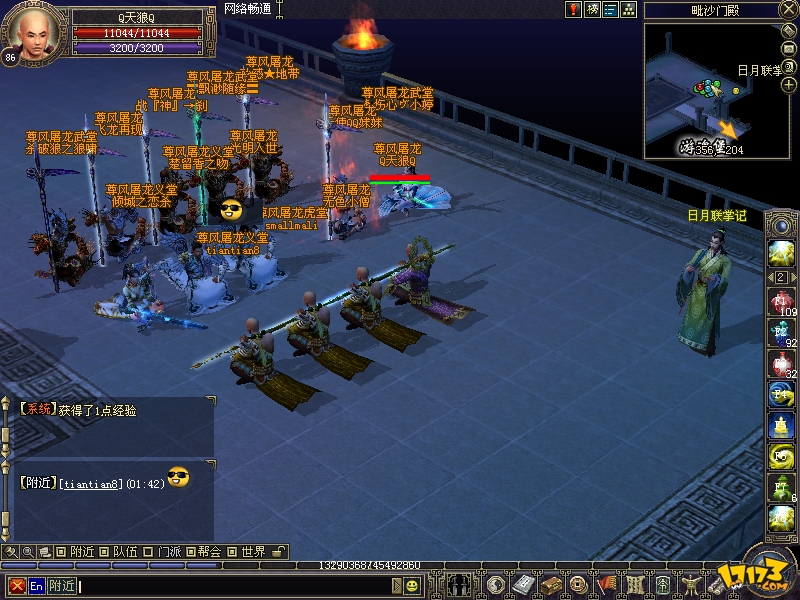Open the smiley emoticon picker
The image size is (800, 600).
pos(412,585)
